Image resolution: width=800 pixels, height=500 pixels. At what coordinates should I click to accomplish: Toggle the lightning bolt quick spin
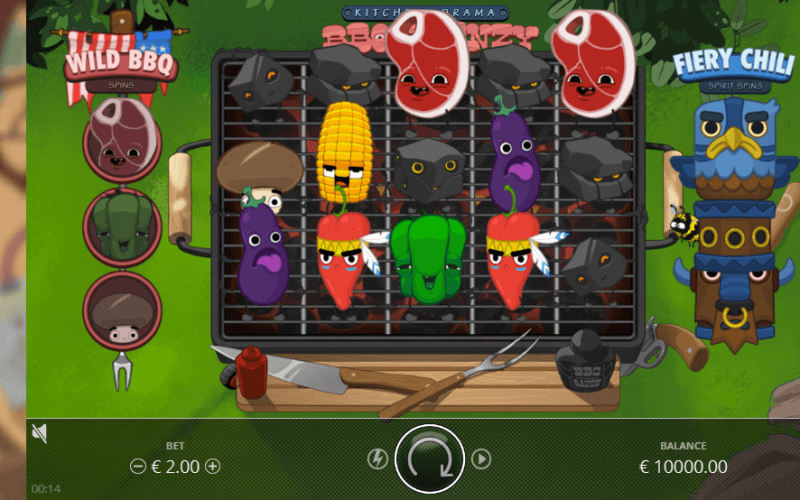pos(377,459)
